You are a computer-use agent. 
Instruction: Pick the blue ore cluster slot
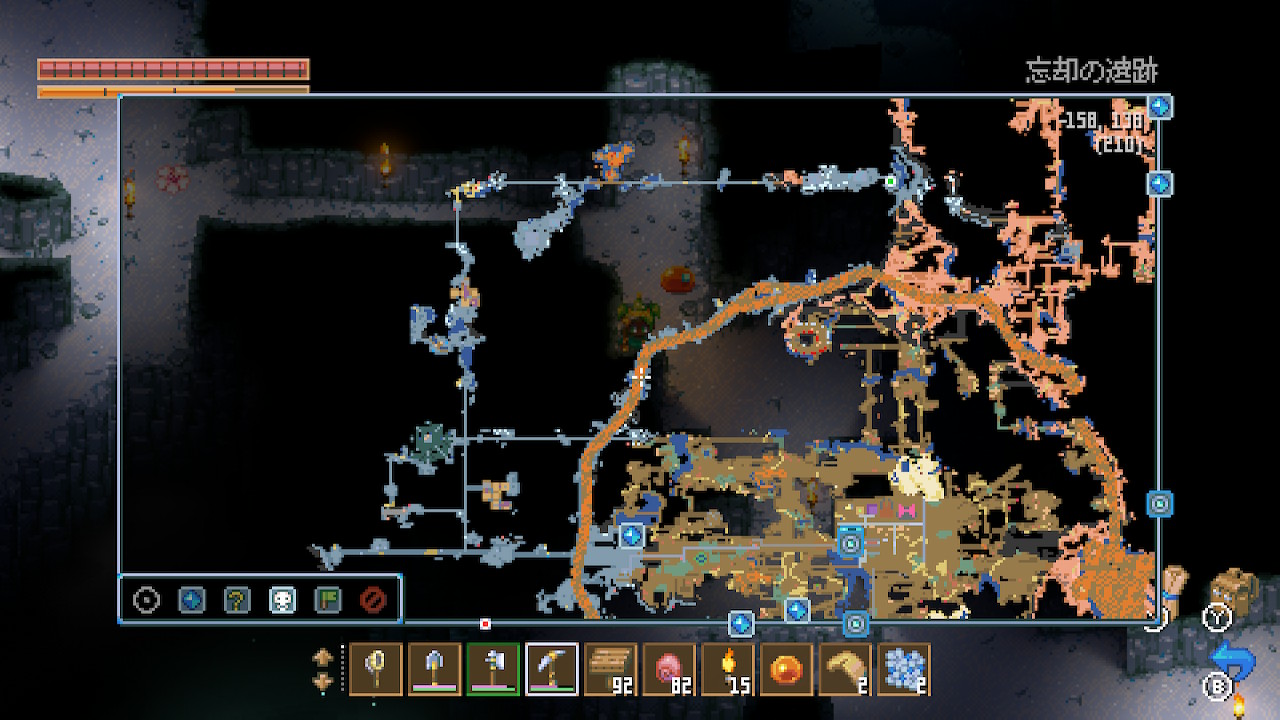point(904,669)
